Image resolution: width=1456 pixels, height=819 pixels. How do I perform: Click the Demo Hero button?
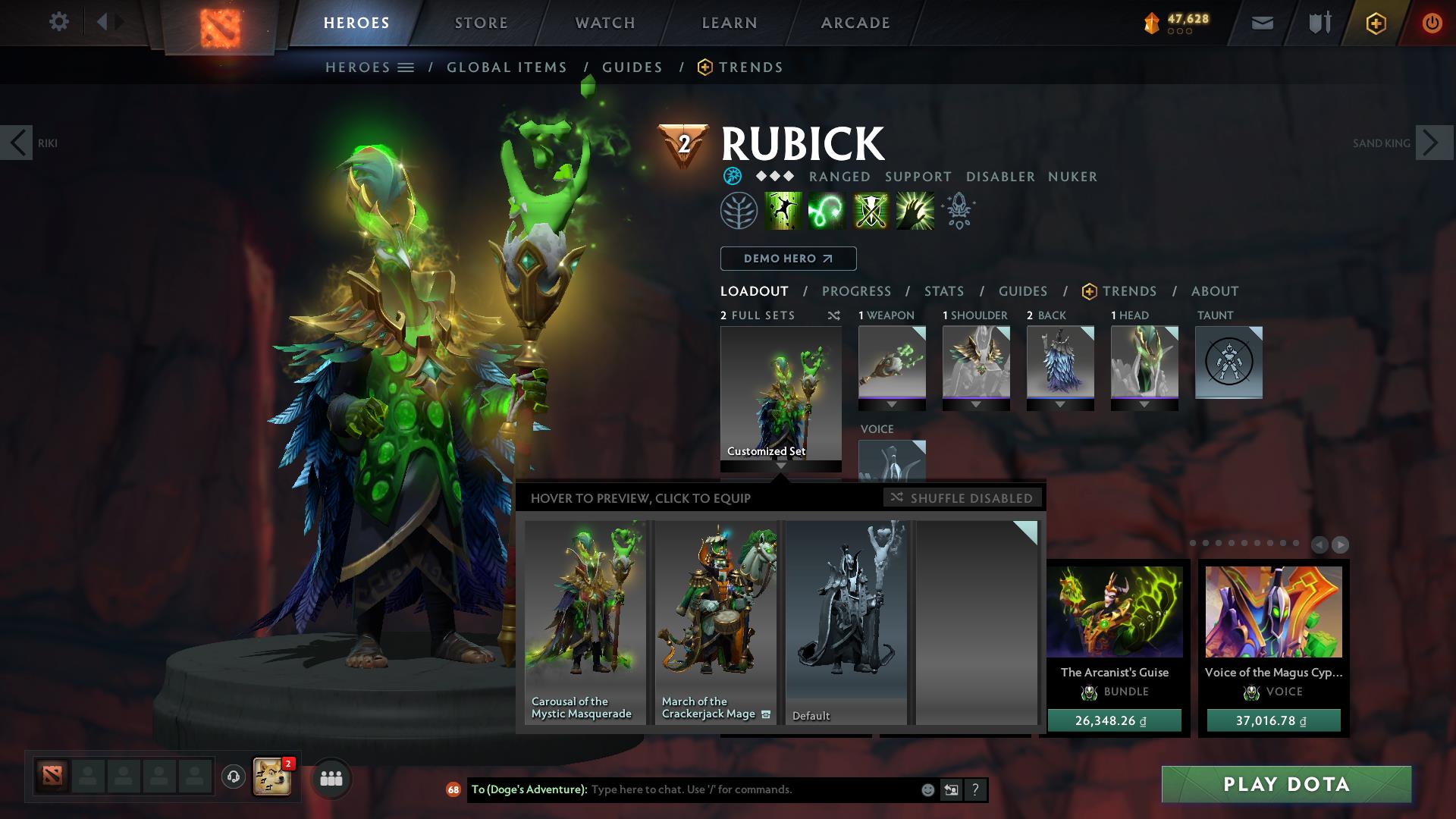point(787,258)
